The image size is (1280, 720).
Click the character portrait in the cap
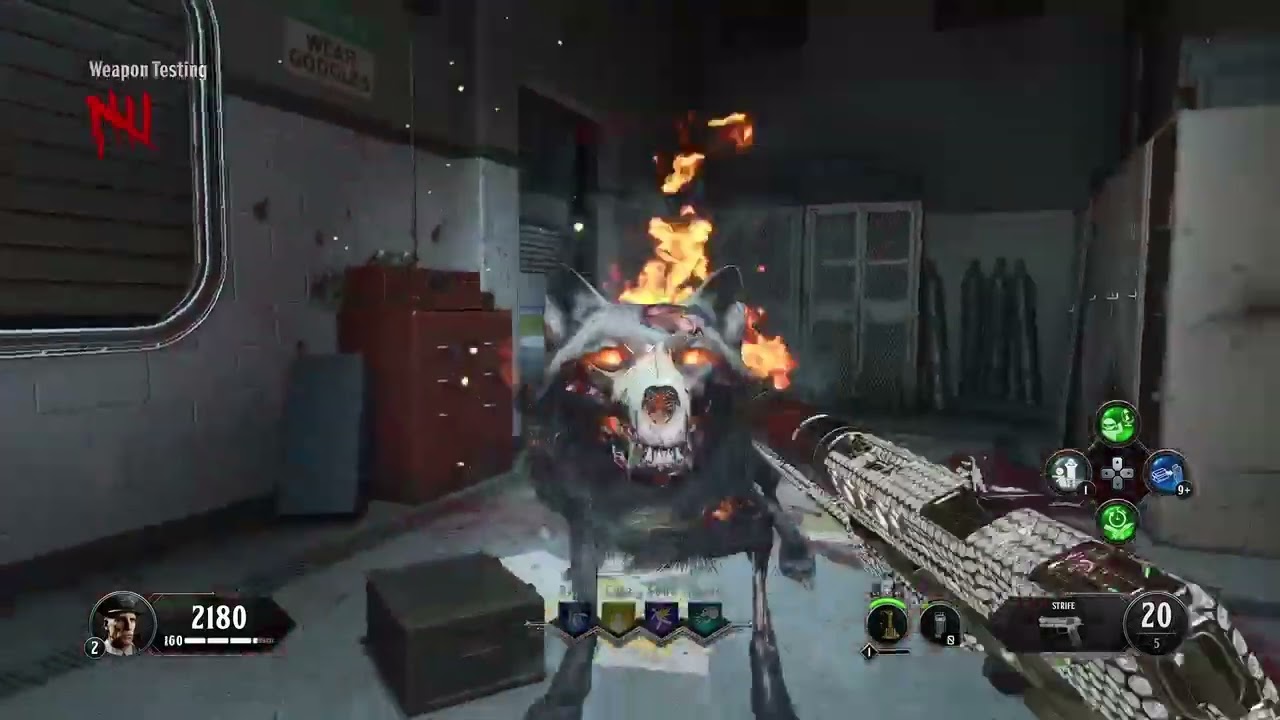click(123, 623)
